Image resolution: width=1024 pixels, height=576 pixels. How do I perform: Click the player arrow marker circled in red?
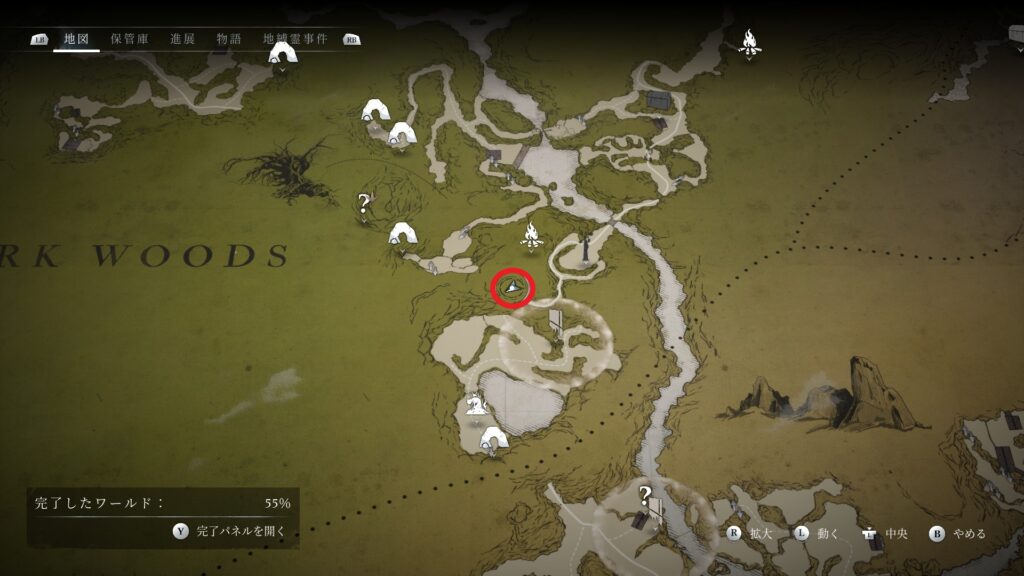point(513,288)
